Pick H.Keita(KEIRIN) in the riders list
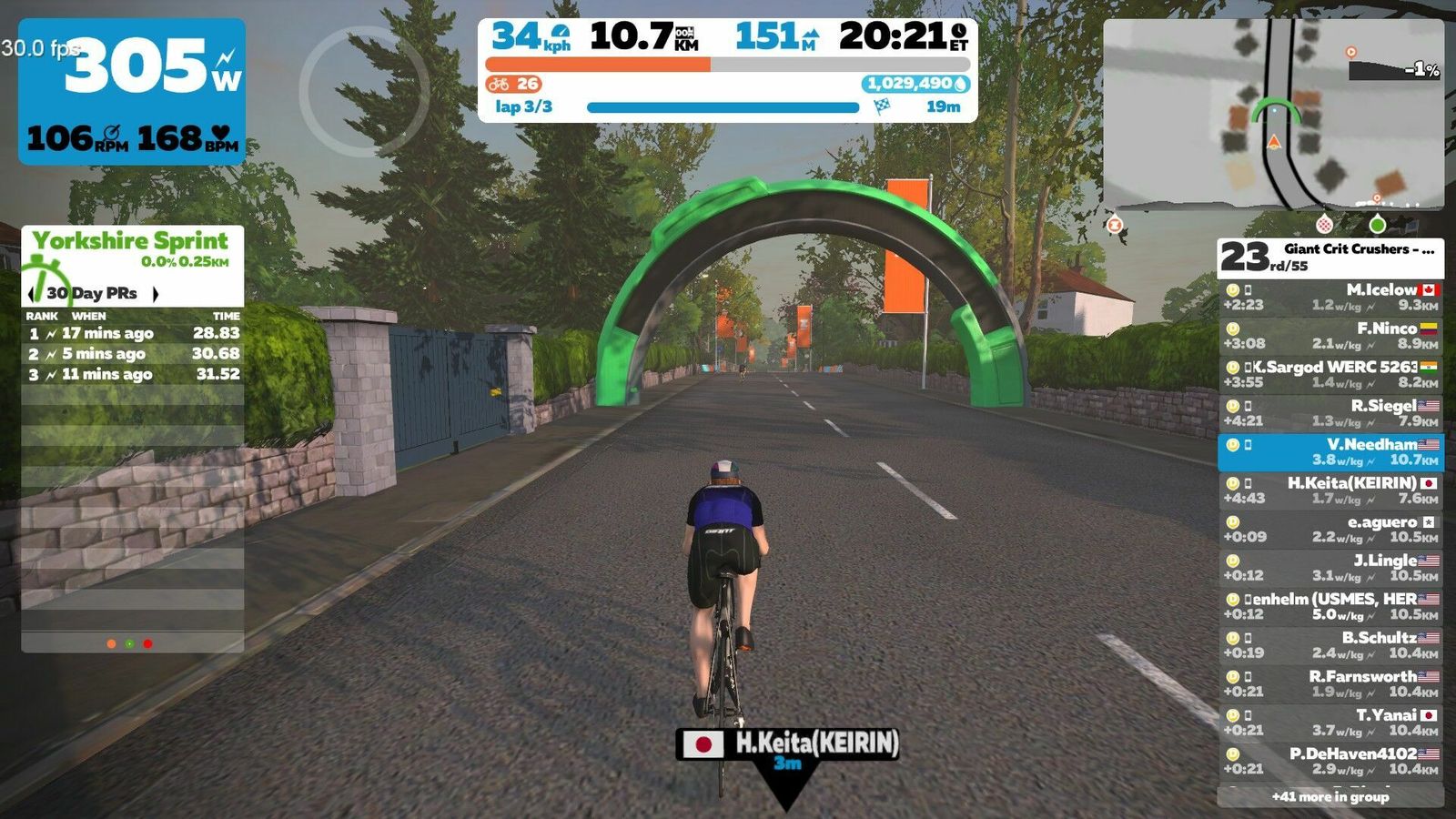 click(1330, 490)
